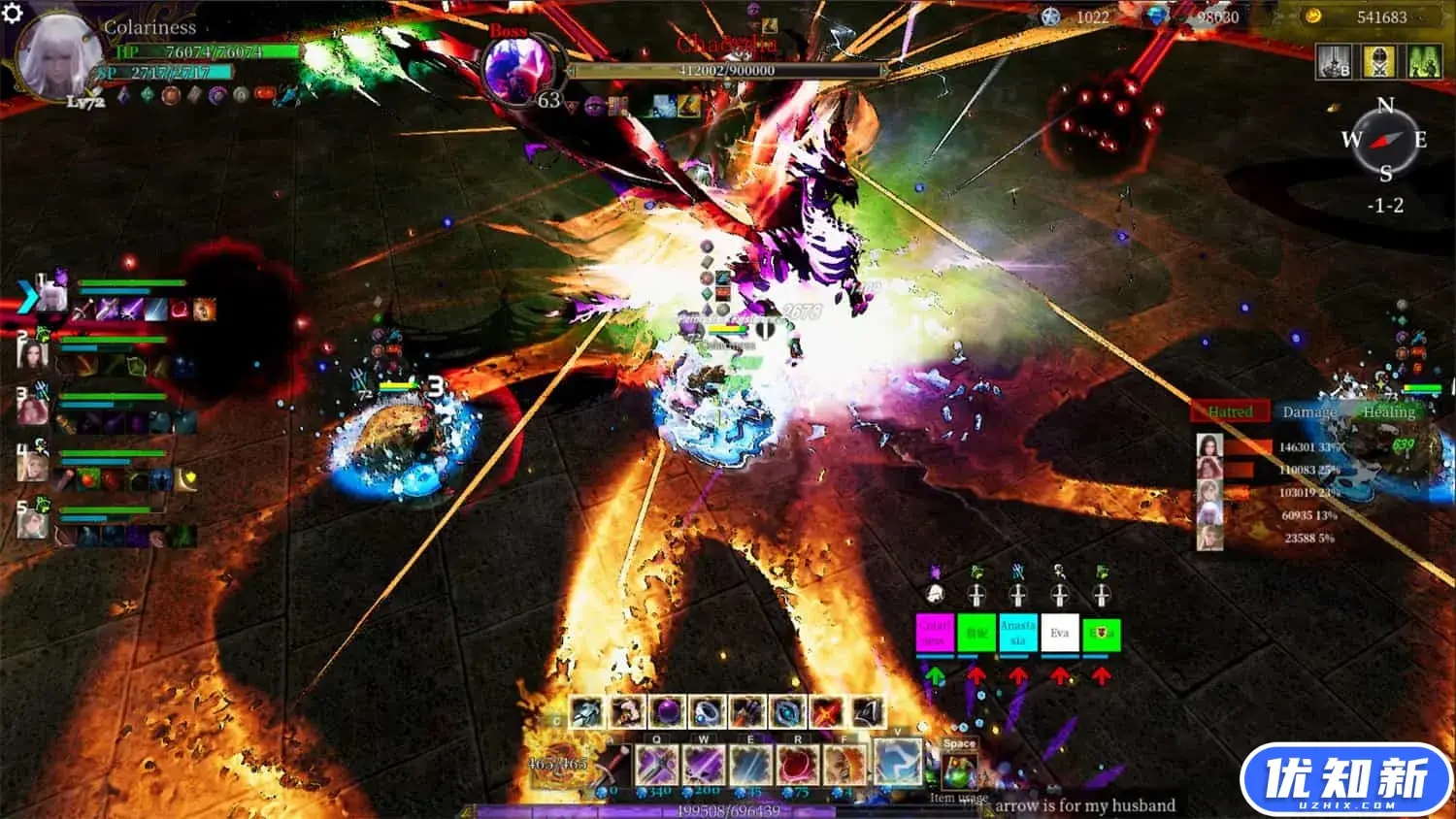Activate the R red ring skill
Image resolution: width=1456 pixels, height=819 pixels.
pyautogui.click(x=798, y=765)
